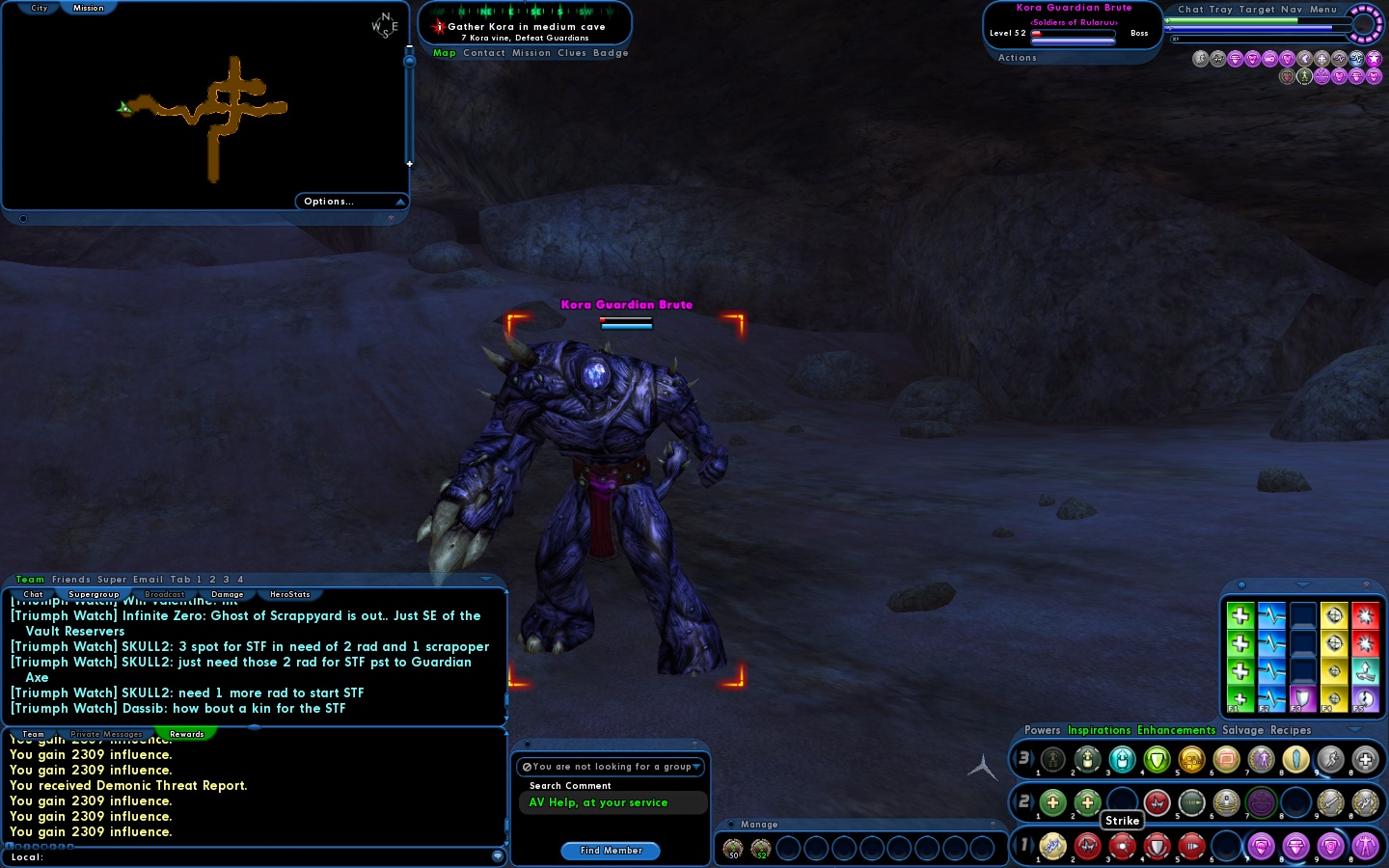Viewport: 1389px width, 868px height.
Task: Click the pink star buff icon below the health bars
Action: (x=1372, y=59)
